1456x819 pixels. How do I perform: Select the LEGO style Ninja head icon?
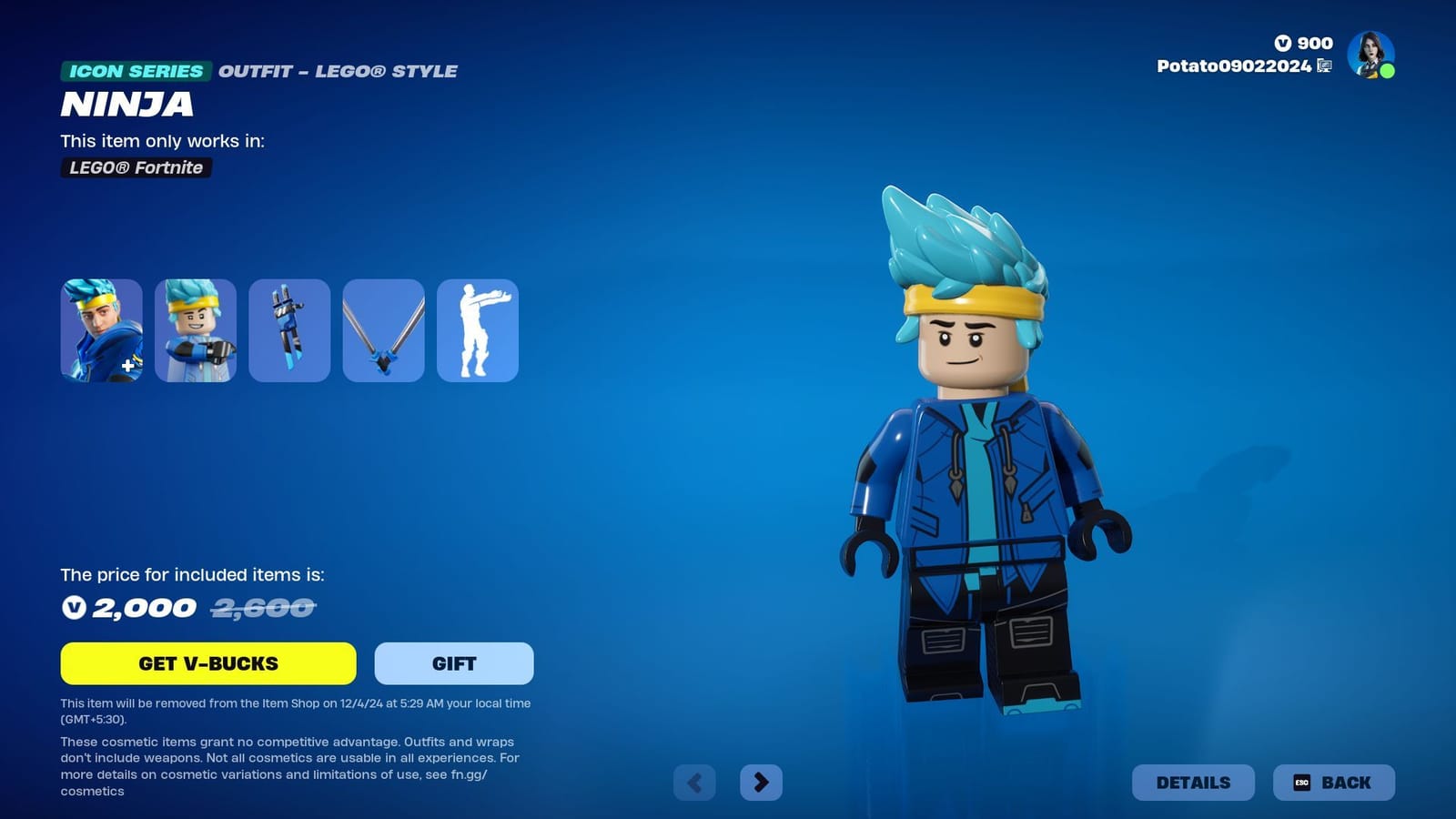coord(195,330)
